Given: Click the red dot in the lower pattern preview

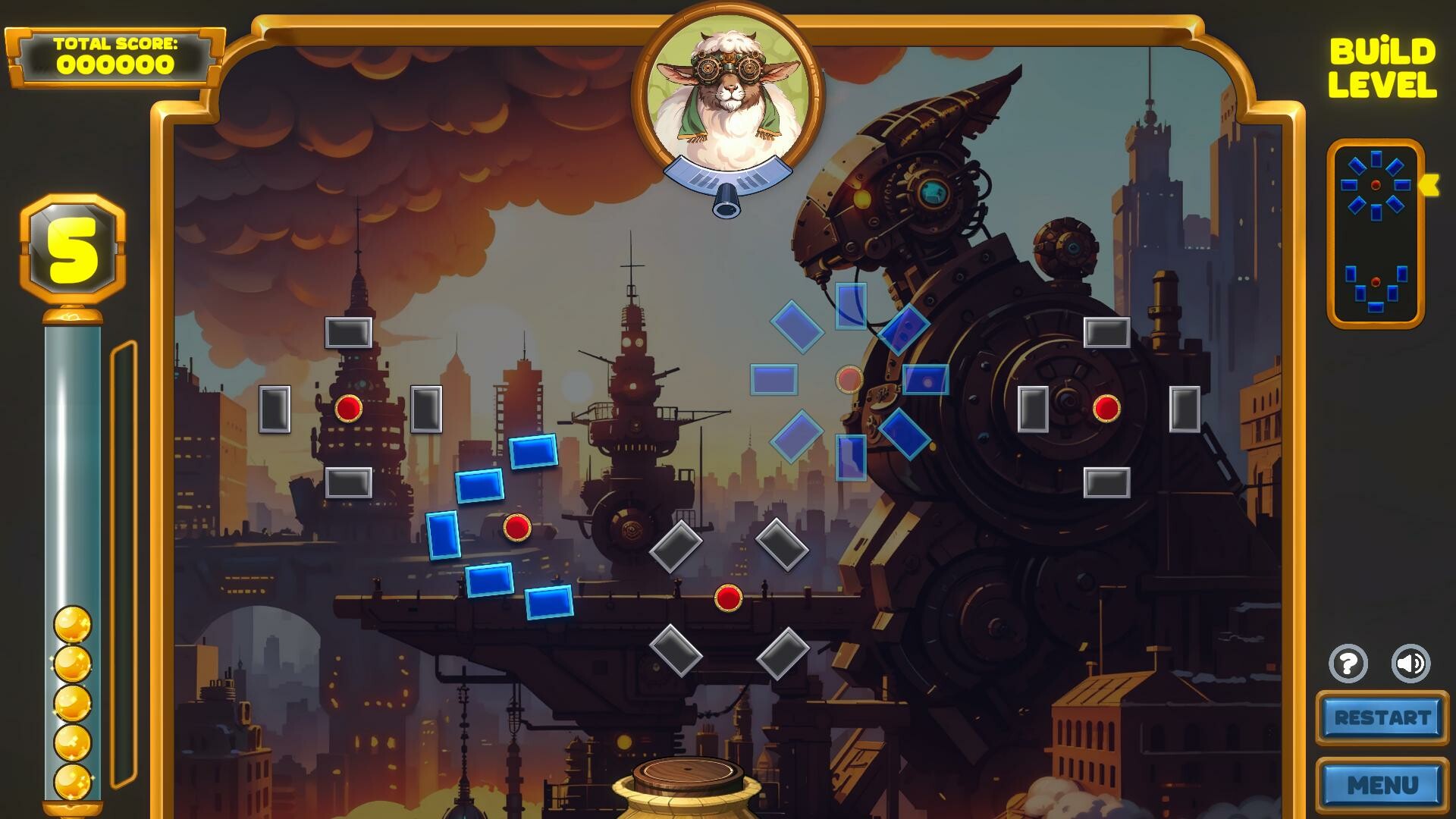Looking at the screenshot, I should [x=1374, y=281].
